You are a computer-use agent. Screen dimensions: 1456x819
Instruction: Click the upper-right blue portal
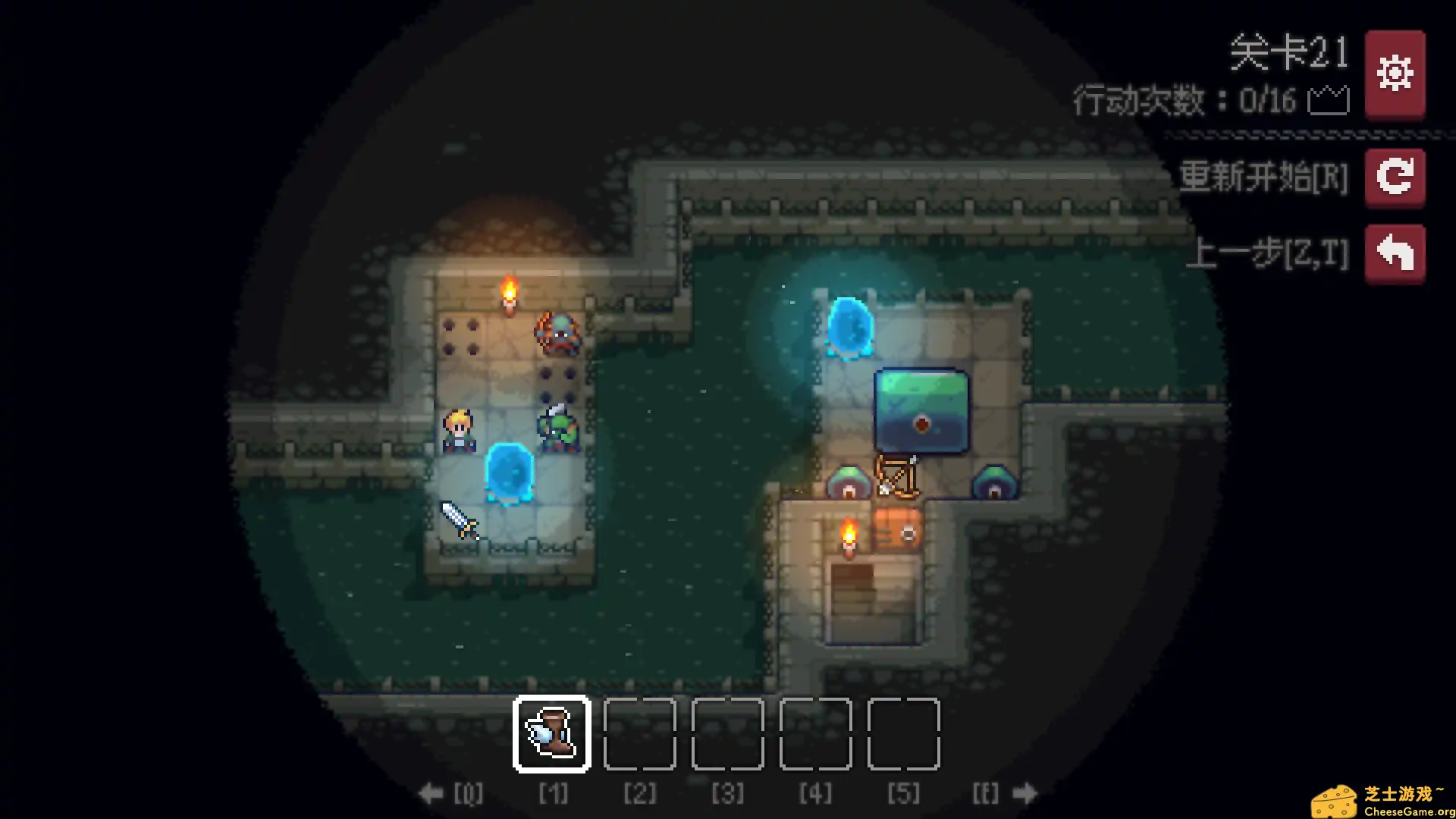click(x=849, y=328)
